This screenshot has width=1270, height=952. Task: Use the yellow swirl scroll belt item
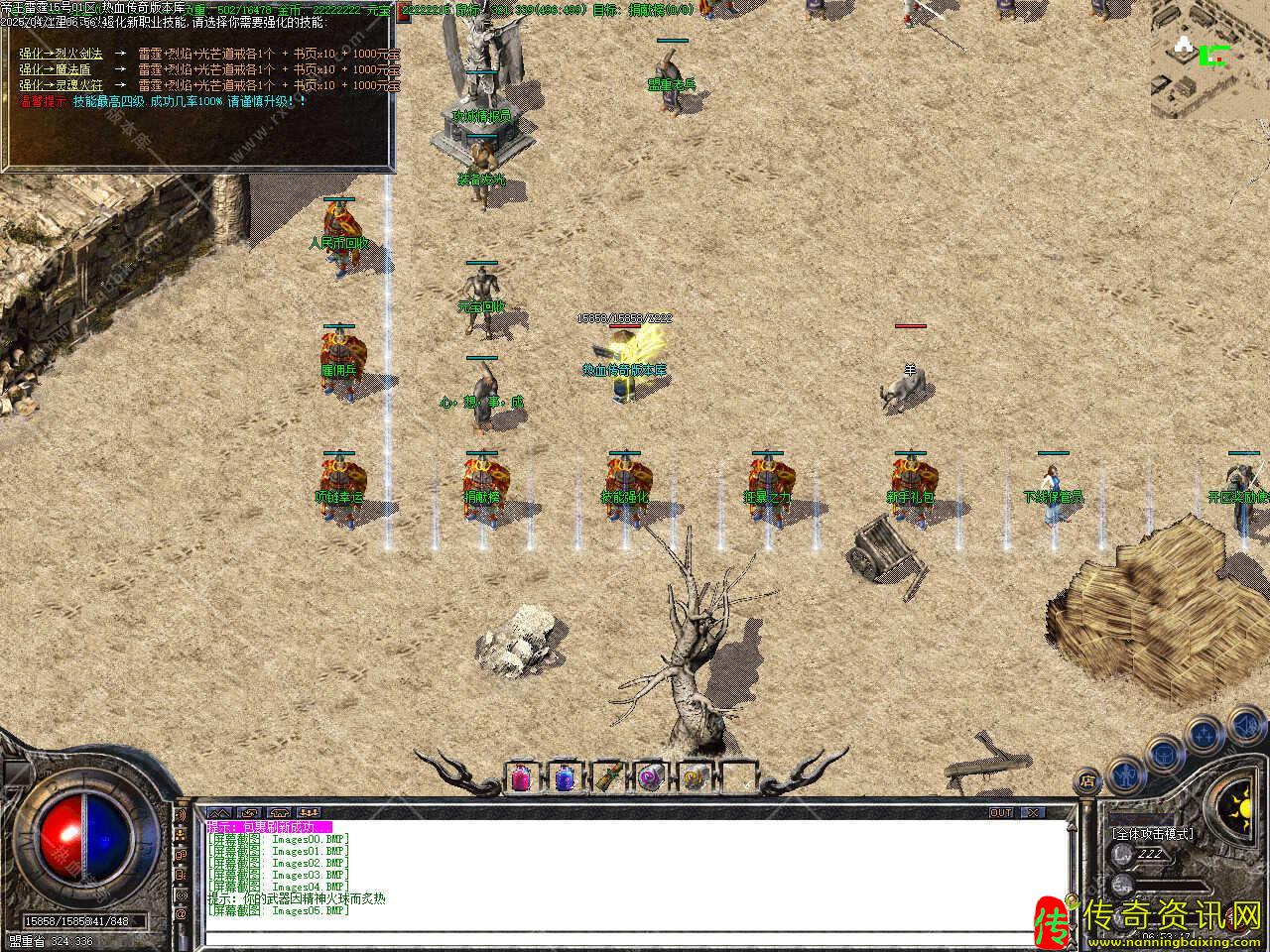pos(695,778)
